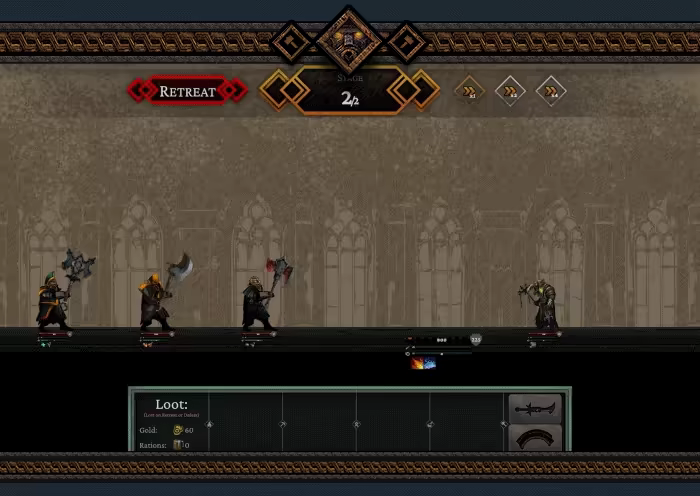The image size is (700, 496).
Task: Choose the x4 fast-forward speed
Action: tap(551, 91)
